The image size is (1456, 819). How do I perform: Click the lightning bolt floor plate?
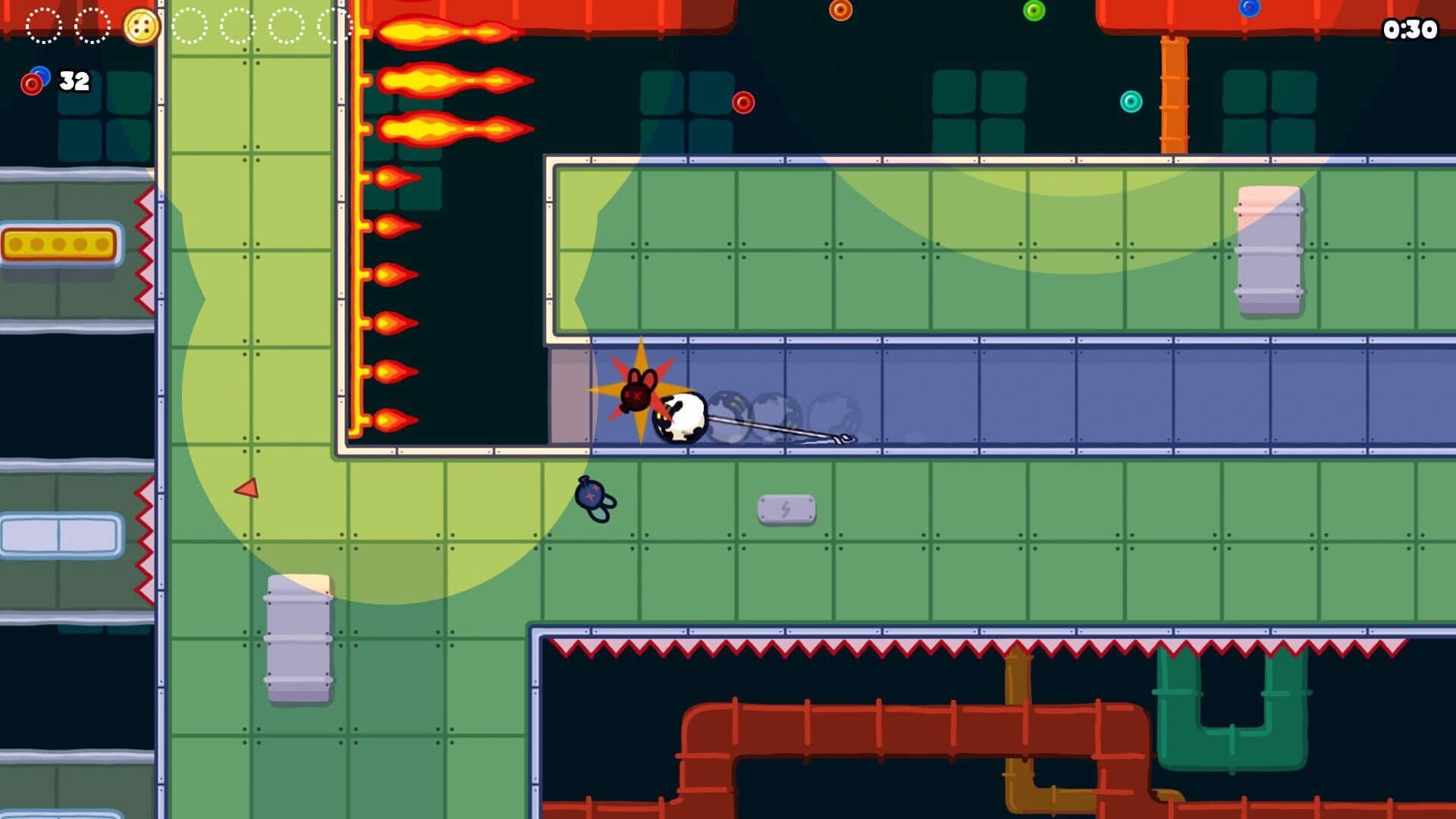coord(787,507)
